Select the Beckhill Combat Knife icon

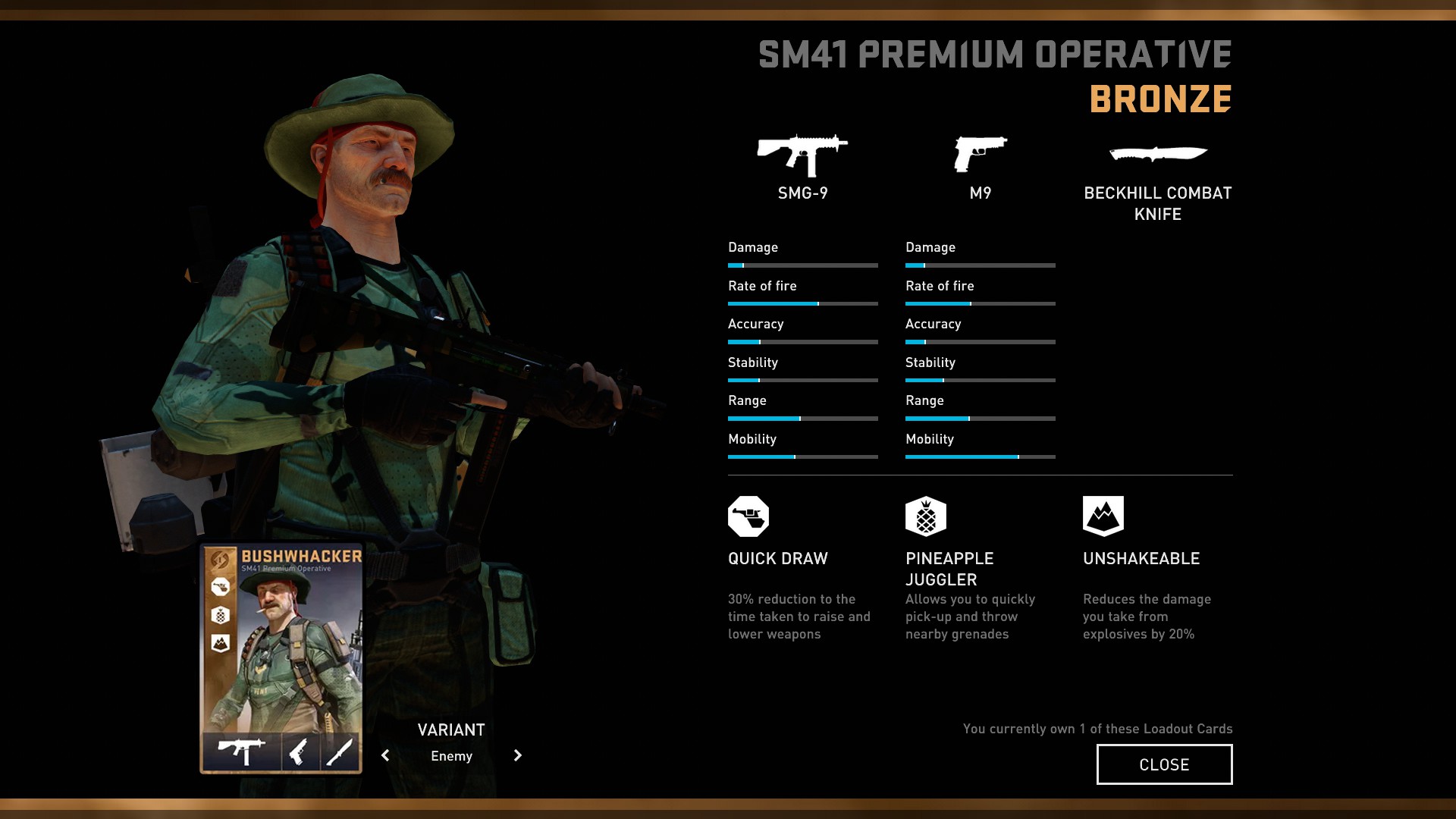[1157, 154]
